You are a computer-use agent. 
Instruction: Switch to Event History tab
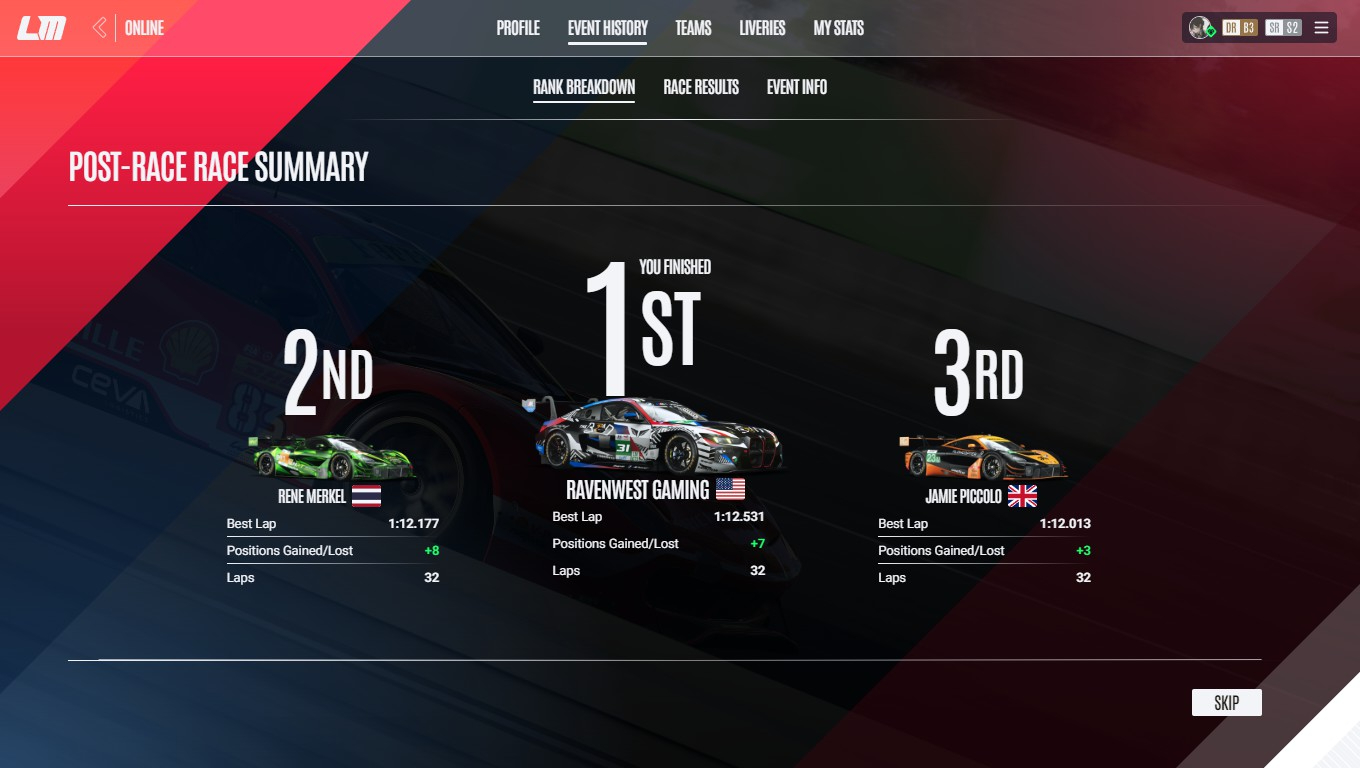[607, 28]
